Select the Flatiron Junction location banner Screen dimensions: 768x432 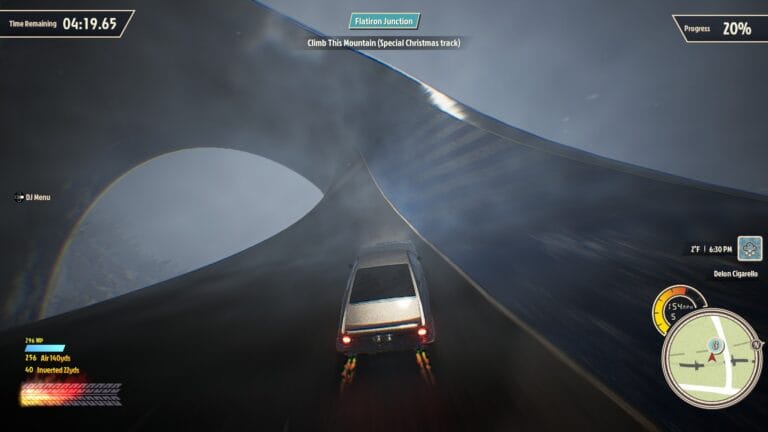click(x=385, y=21)
